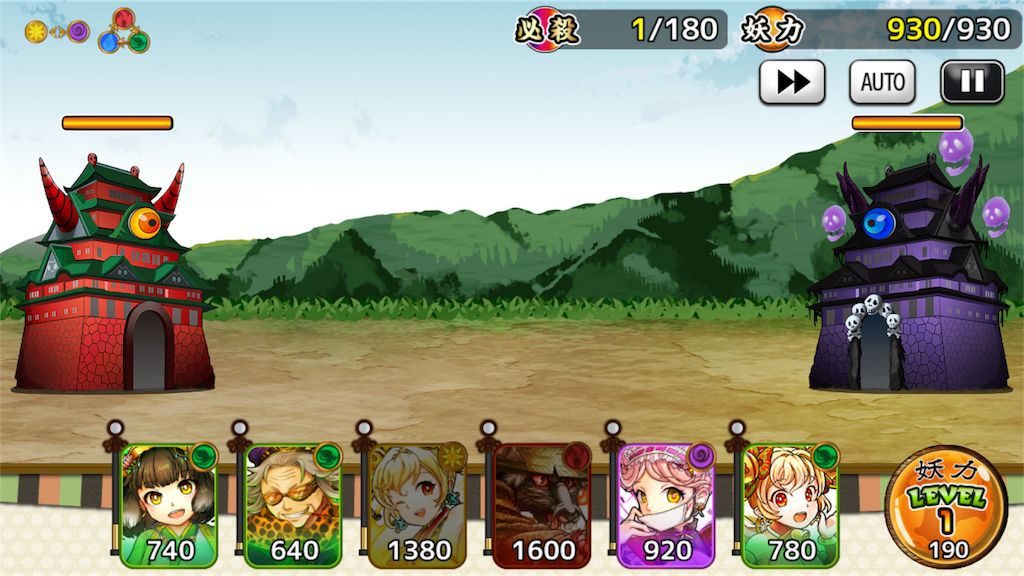The height and width of the screenshot is (576, 1024).
Task: Toggle fast-forward battle speed
Action: click(792, 82)
